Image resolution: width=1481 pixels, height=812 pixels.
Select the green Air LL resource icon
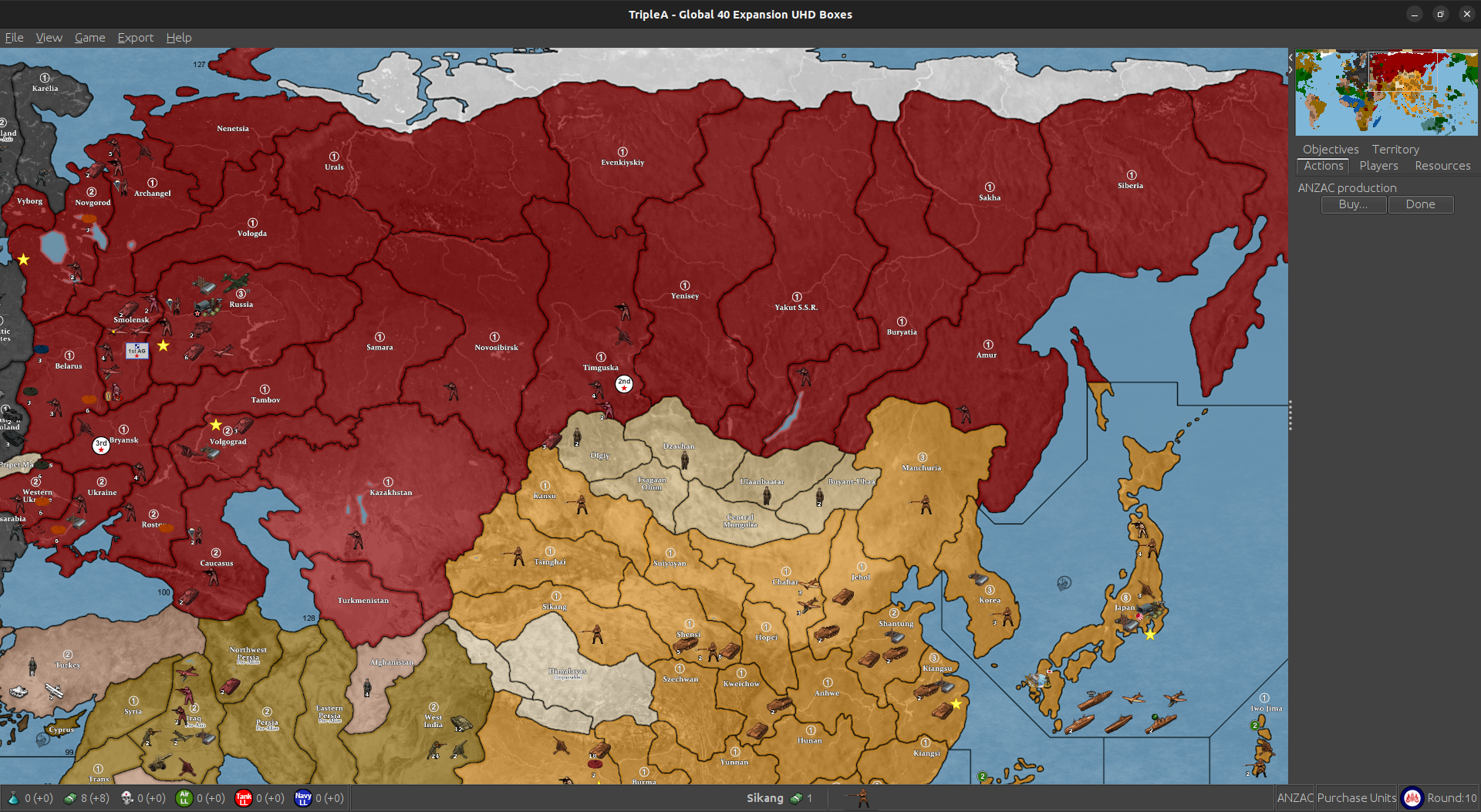point(184,798)
